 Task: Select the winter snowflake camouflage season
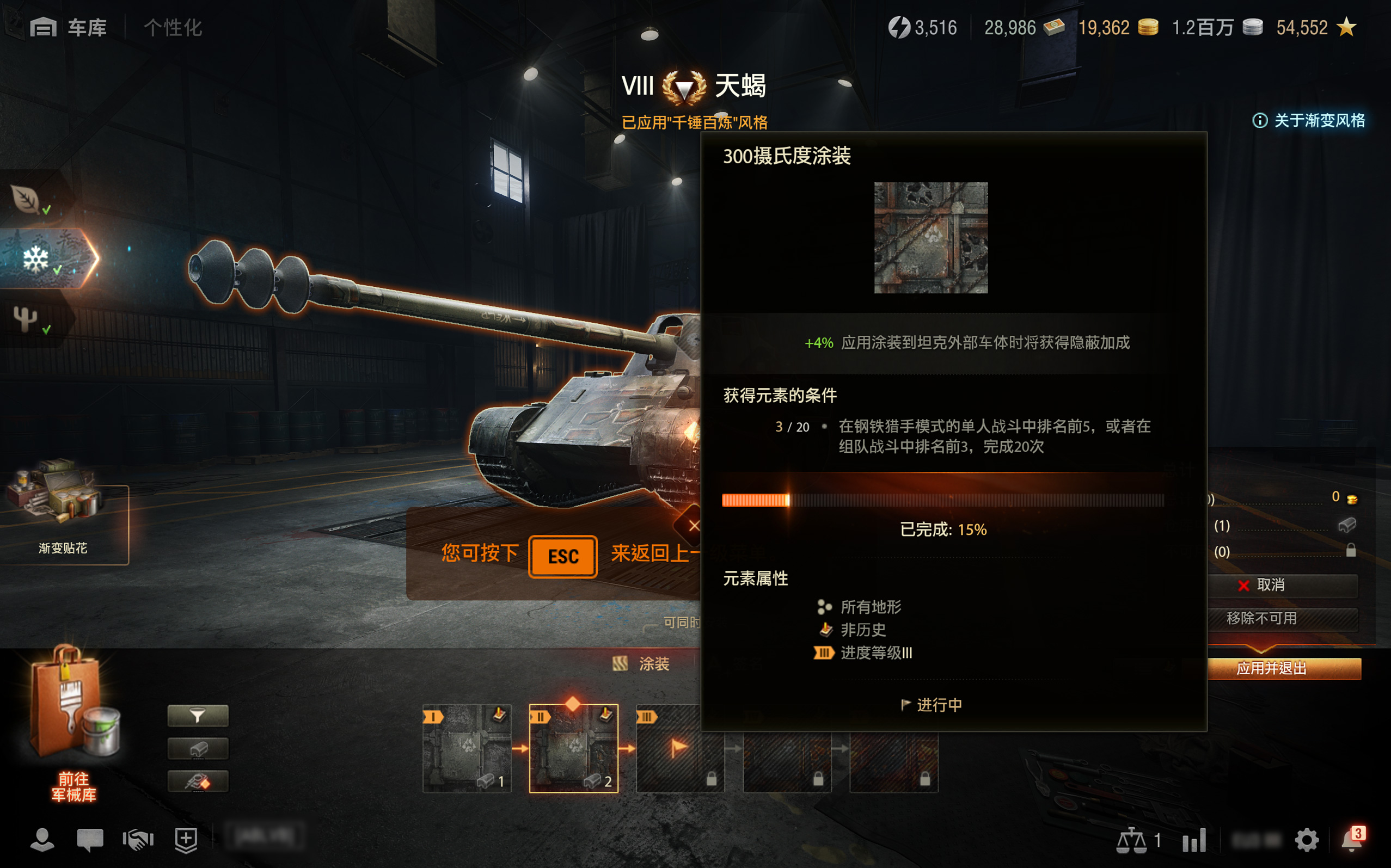[x=38, y=259]
